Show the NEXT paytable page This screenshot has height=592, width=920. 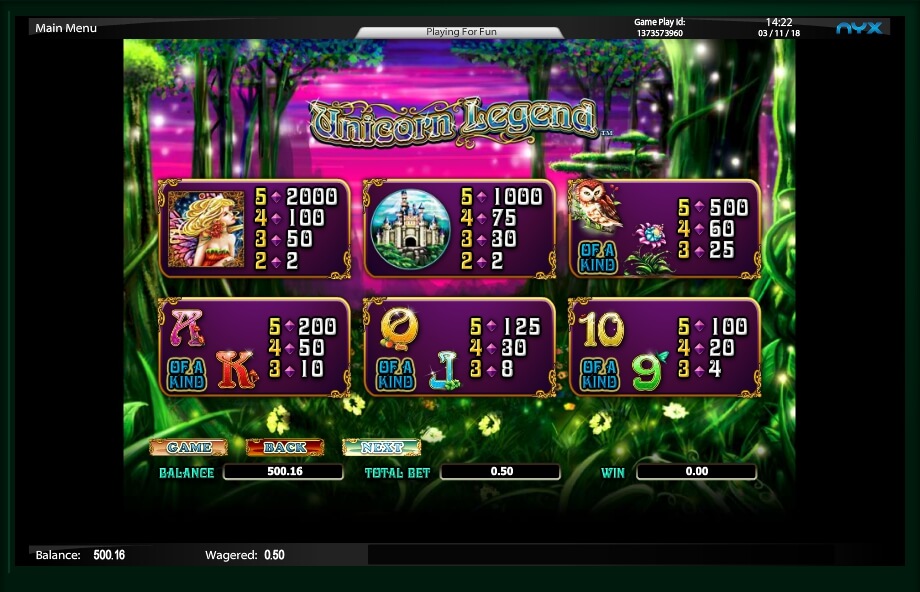380,447
